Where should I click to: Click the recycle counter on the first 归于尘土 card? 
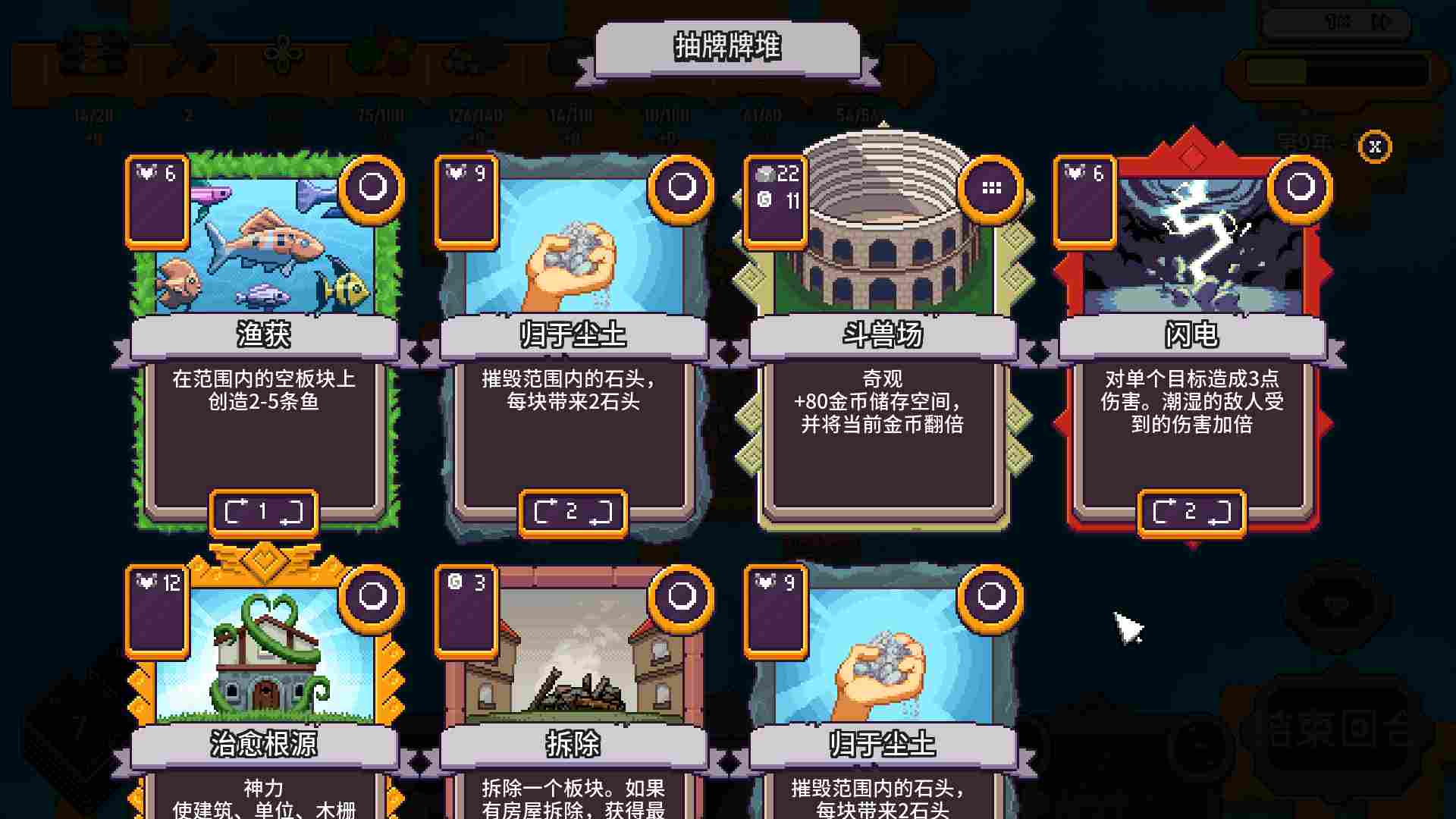coord(573,511)
